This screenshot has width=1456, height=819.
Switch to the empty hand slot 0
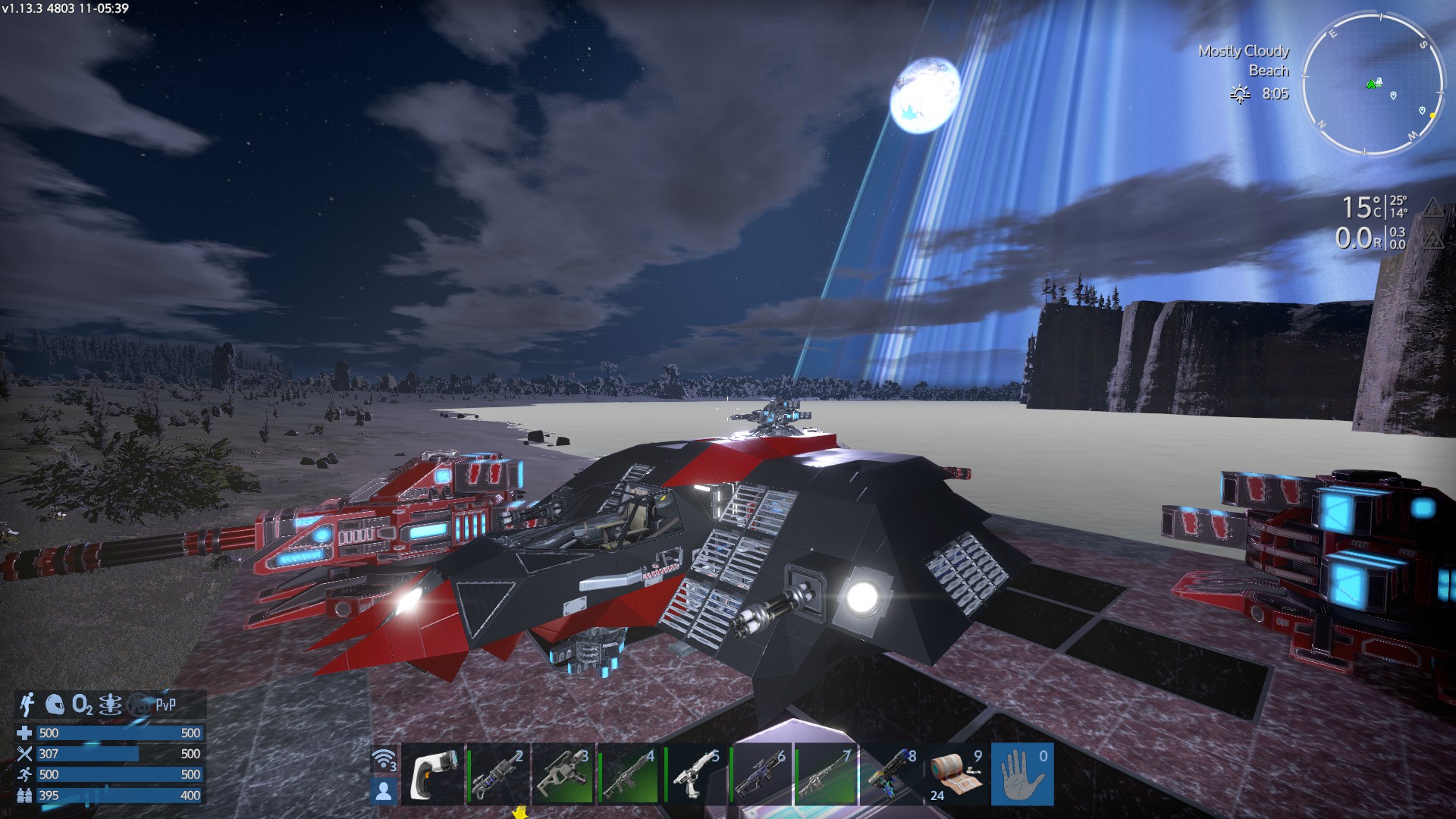point(1022,774)
